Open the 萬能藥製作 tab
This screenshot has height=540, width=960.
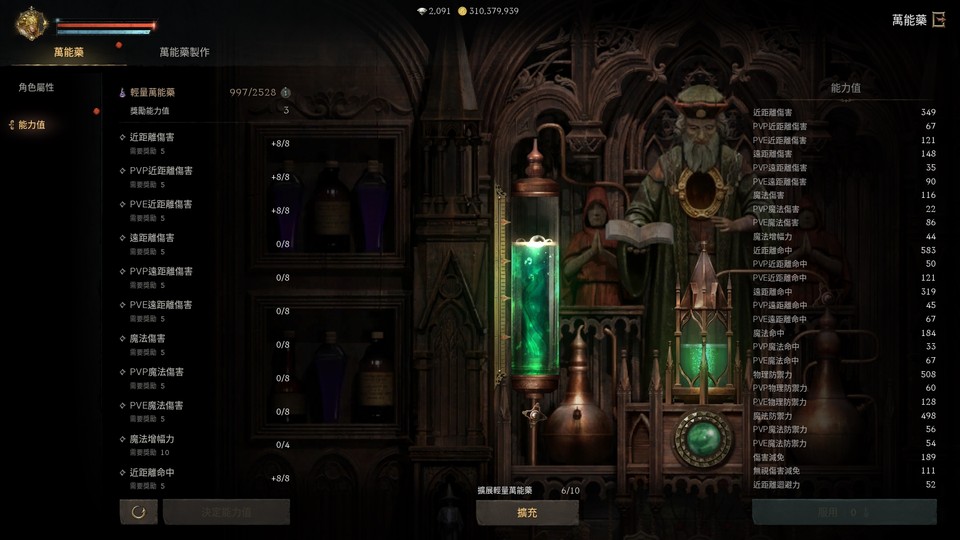184,52
